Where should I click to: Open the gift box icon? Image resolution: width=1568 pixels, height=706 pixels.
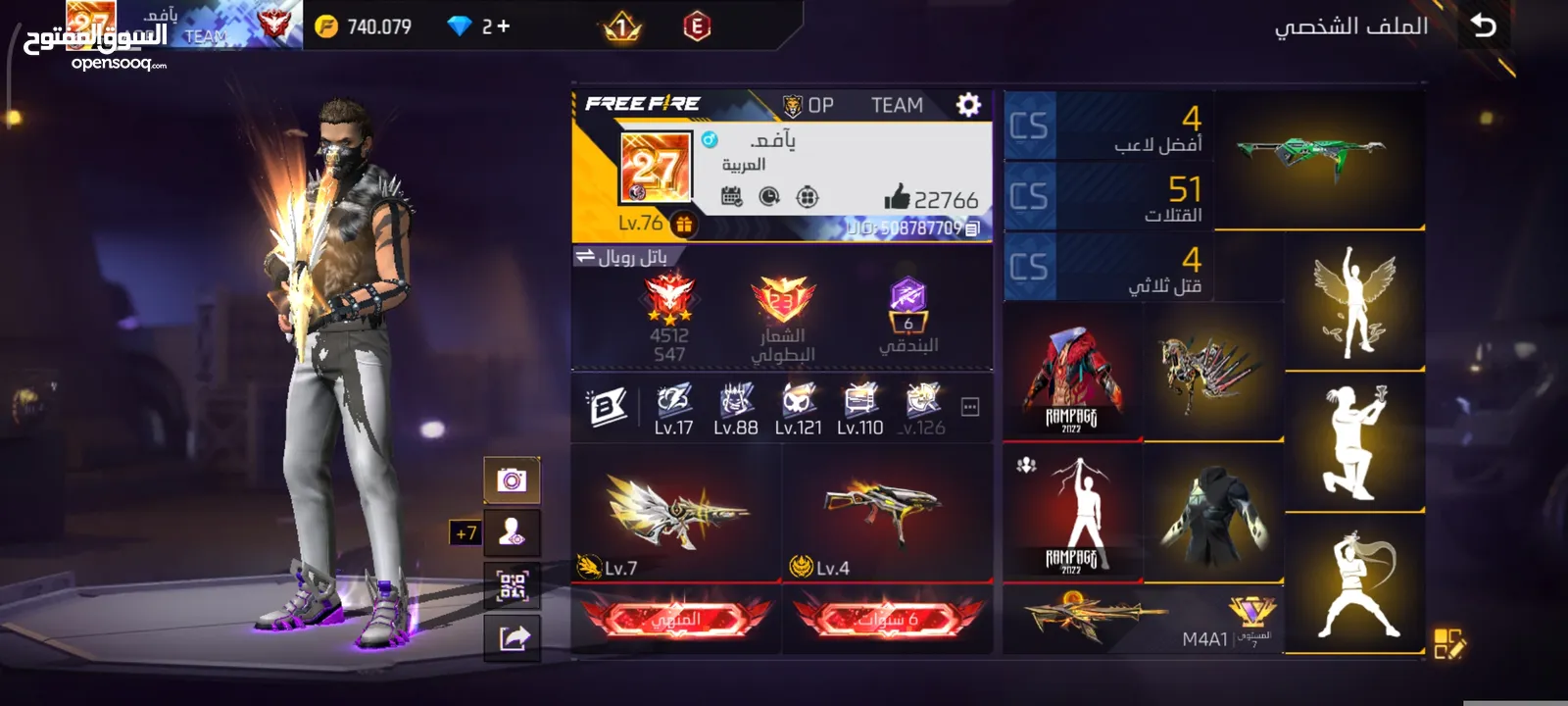(x=684, y=225)
